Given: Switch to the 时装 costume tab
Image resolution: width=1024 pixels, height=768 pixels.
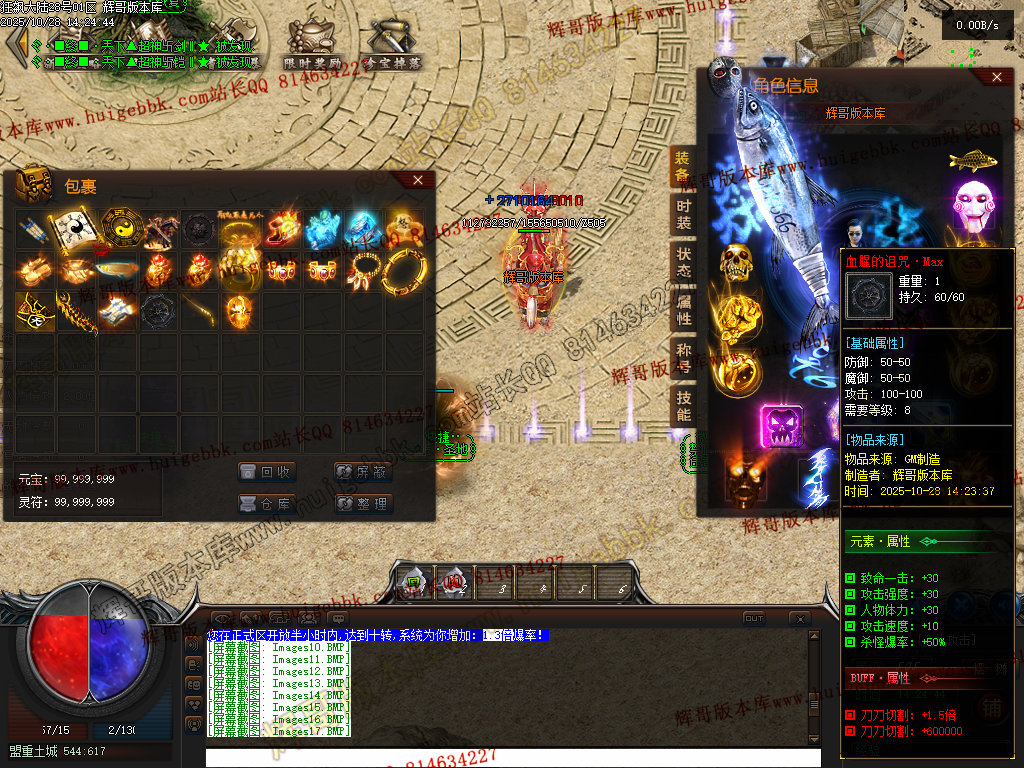Looking at the screenshot, I should [x=683, y=214].
